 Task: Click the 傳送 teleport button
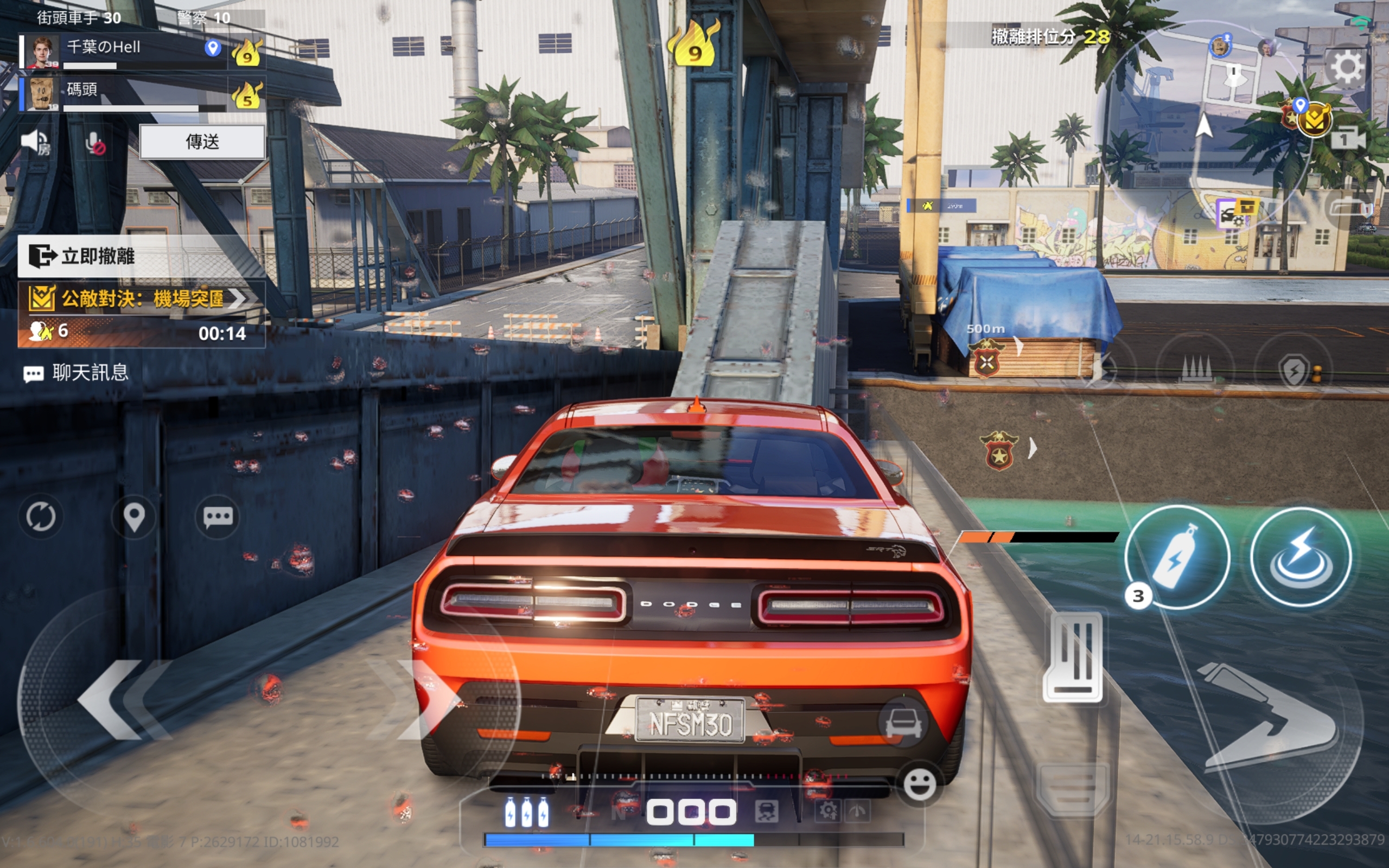(x=202, y=142)
